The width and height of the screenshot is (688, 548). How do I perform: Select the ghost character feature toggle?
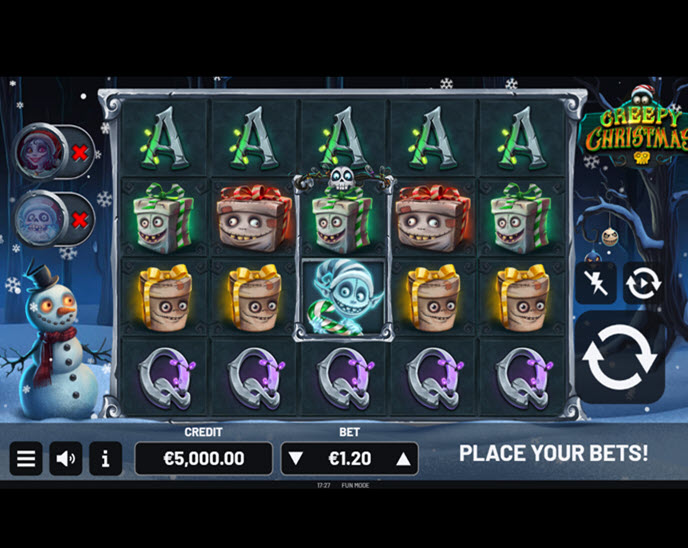(53, 218)
